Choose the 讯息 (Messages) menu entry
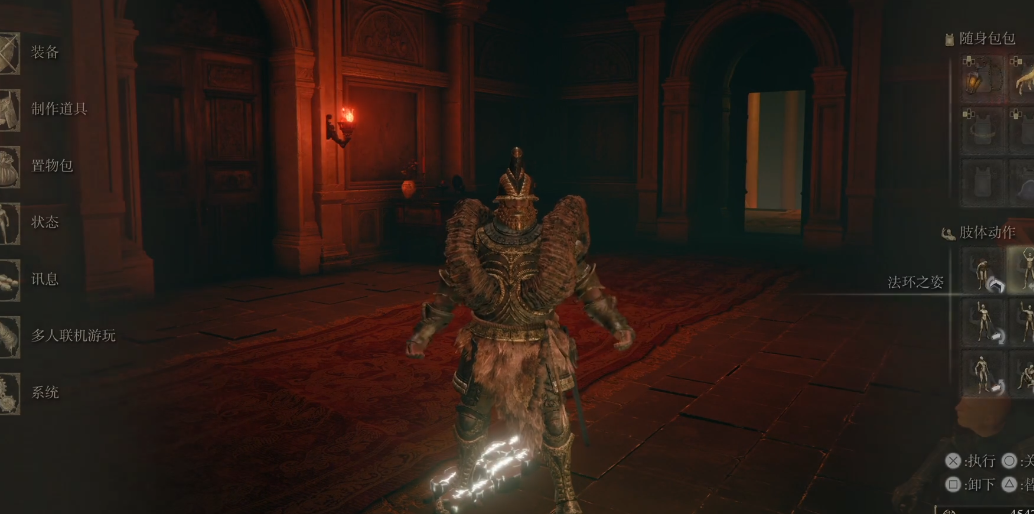Viewport: 1034px width, 514px height. coord(45,278)
